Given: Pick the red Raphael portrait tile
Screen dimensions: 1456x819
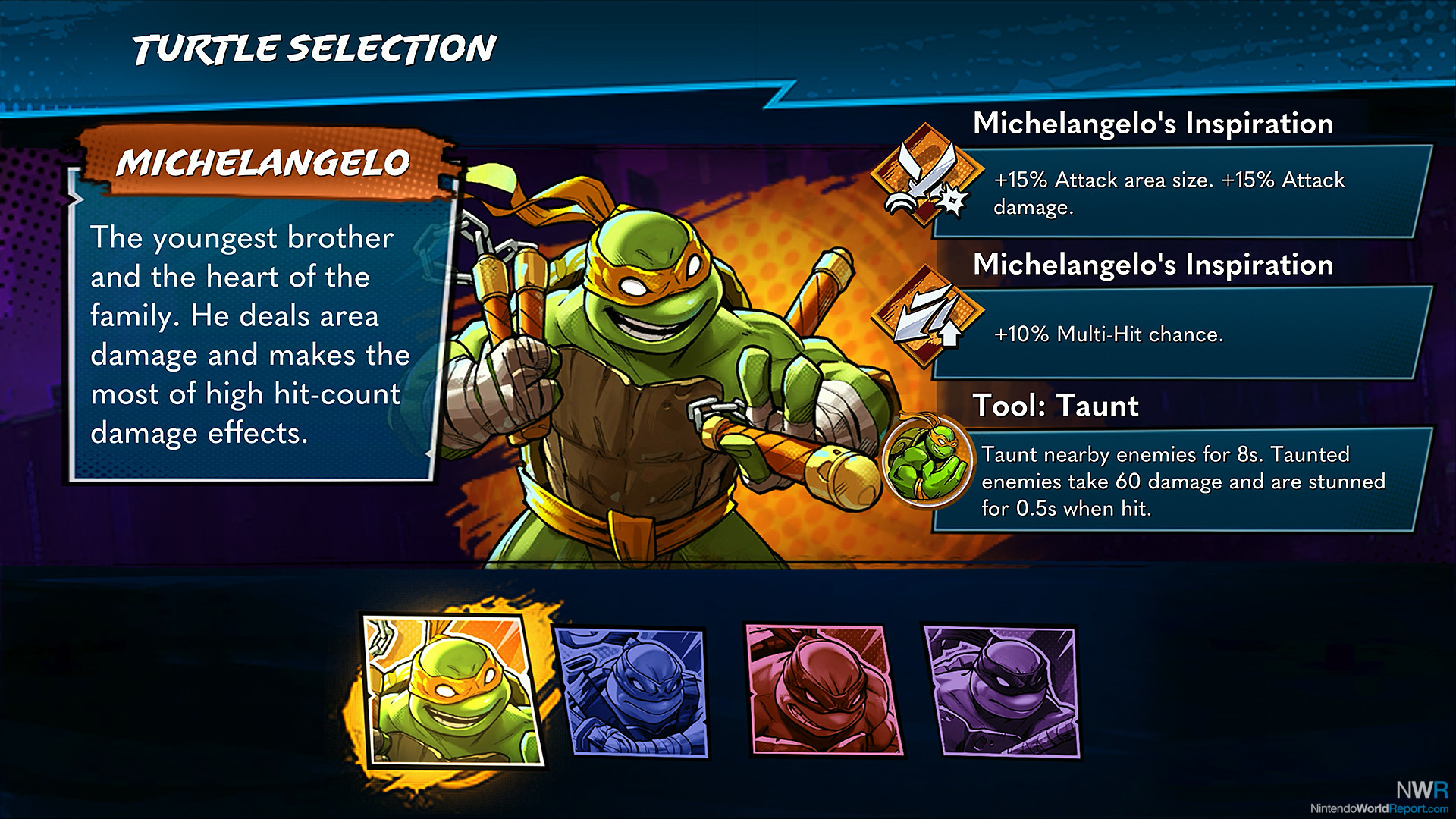Looking at the screenshot, I should (824, 691).
